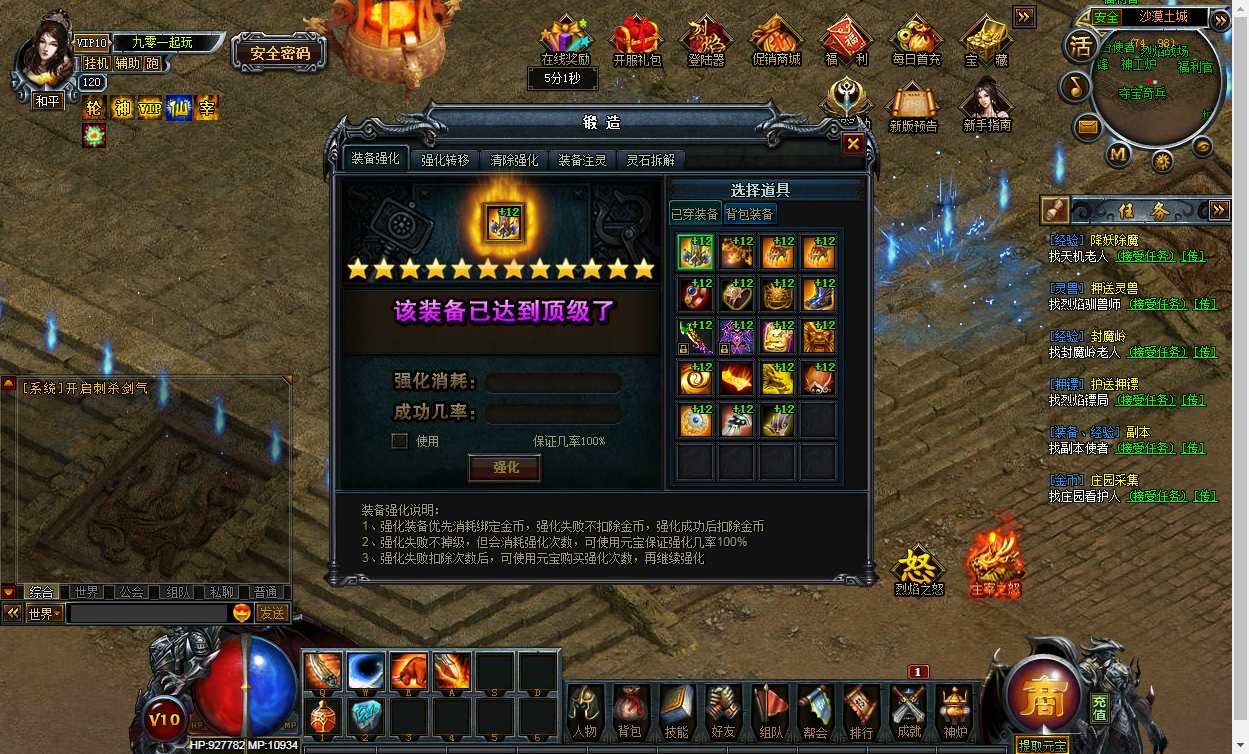Open the 背包 bag from bottom bar

click(x=629, y=712)
